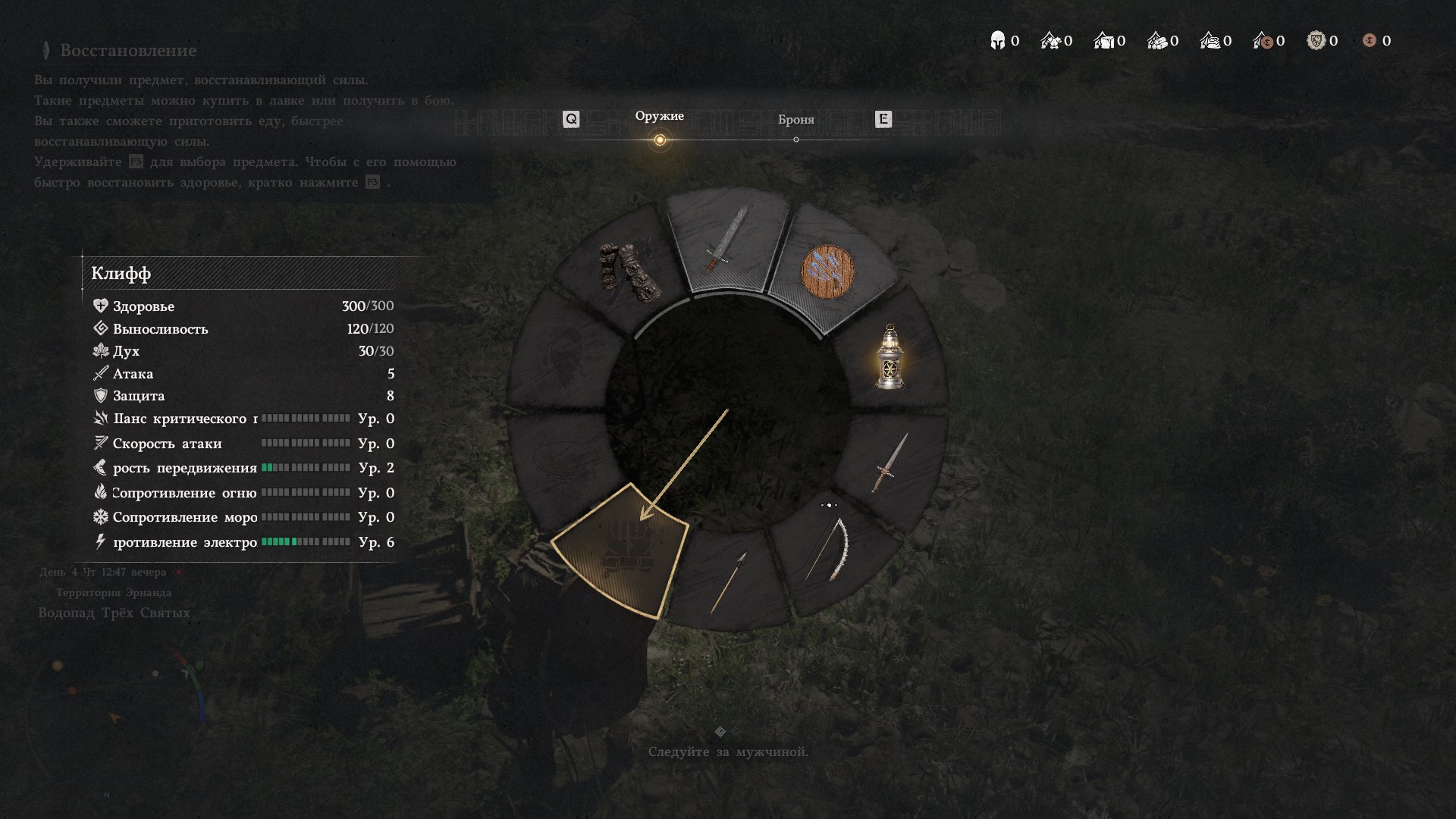
Task: Select the leather gauntlets slot
Action: pos(629,271)
